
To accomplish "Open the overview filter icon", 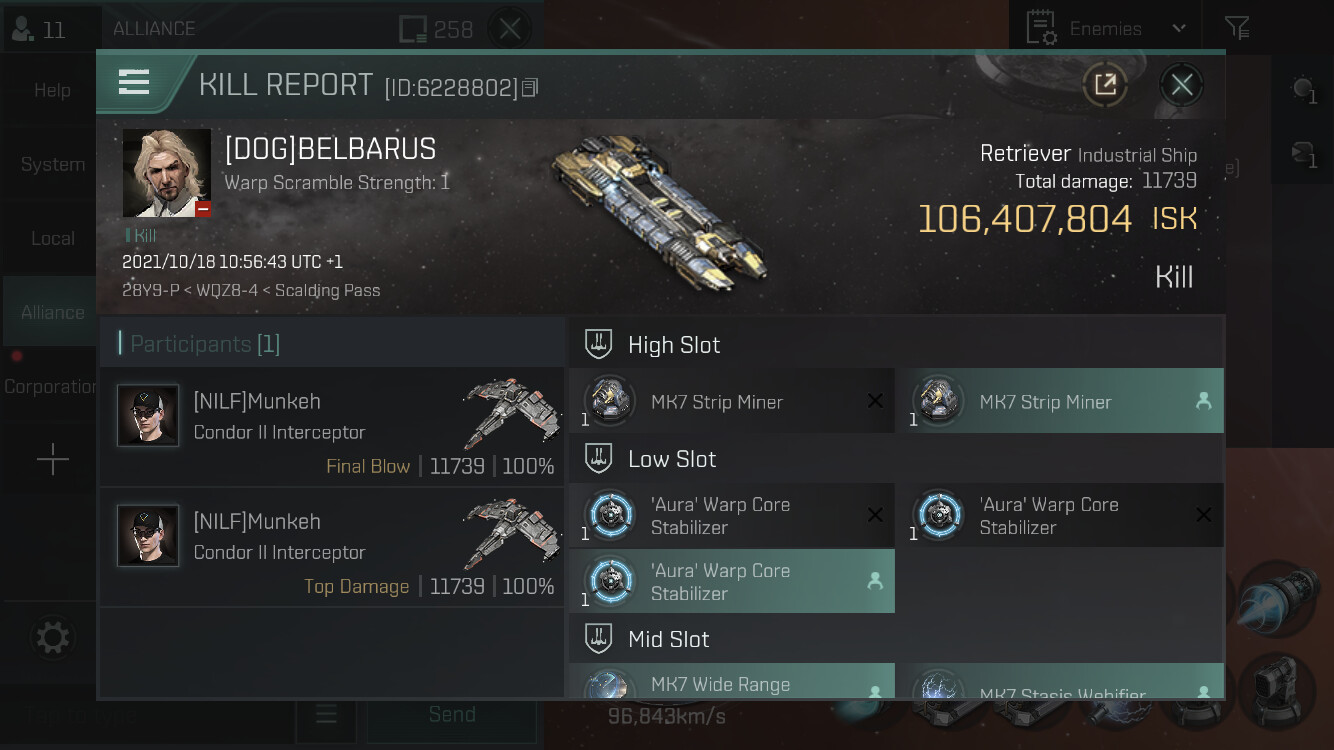I will pos(1237,29).
